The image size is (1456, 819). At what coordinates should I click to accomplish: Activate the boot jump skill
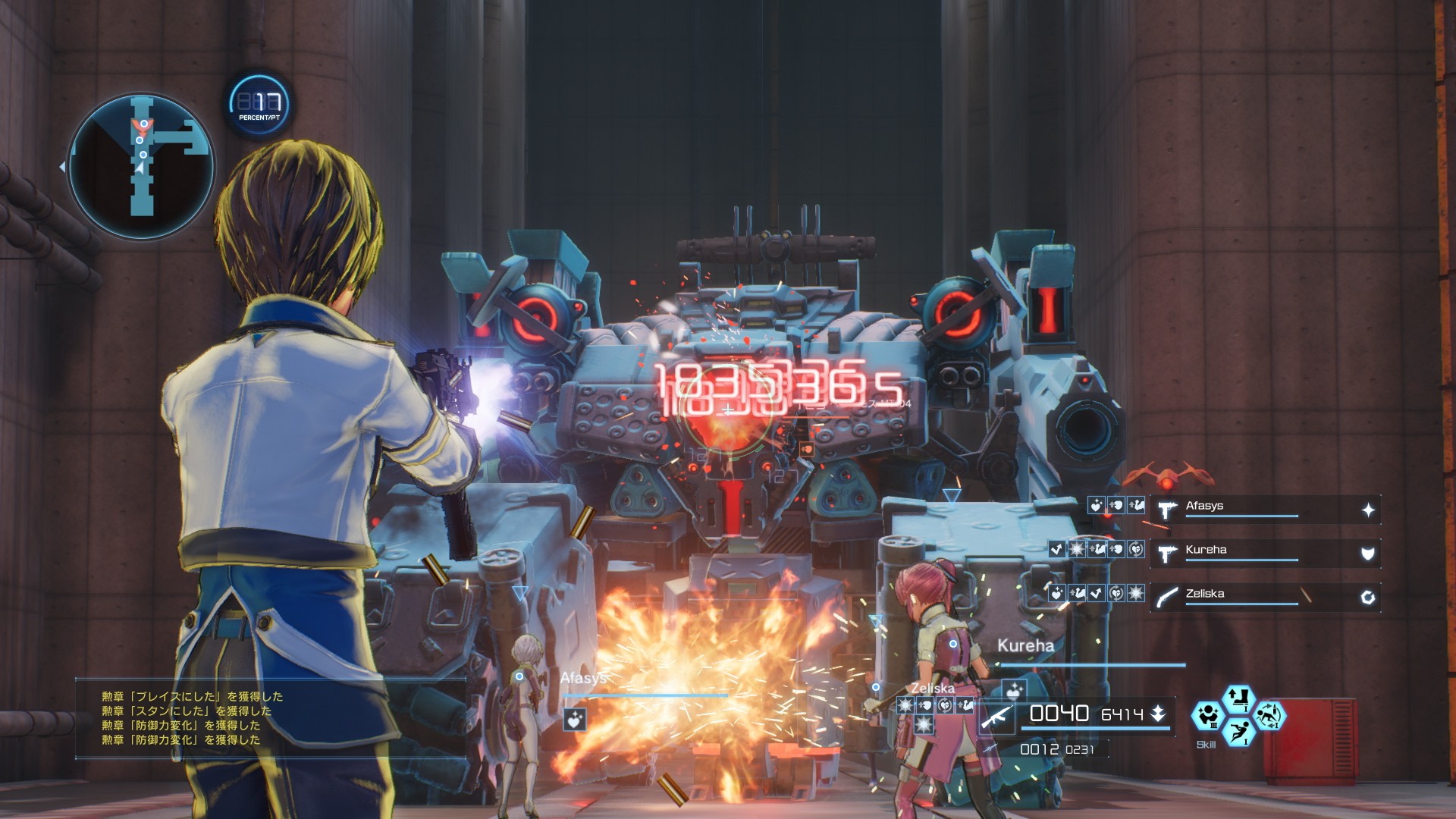tap(1238, 697)
